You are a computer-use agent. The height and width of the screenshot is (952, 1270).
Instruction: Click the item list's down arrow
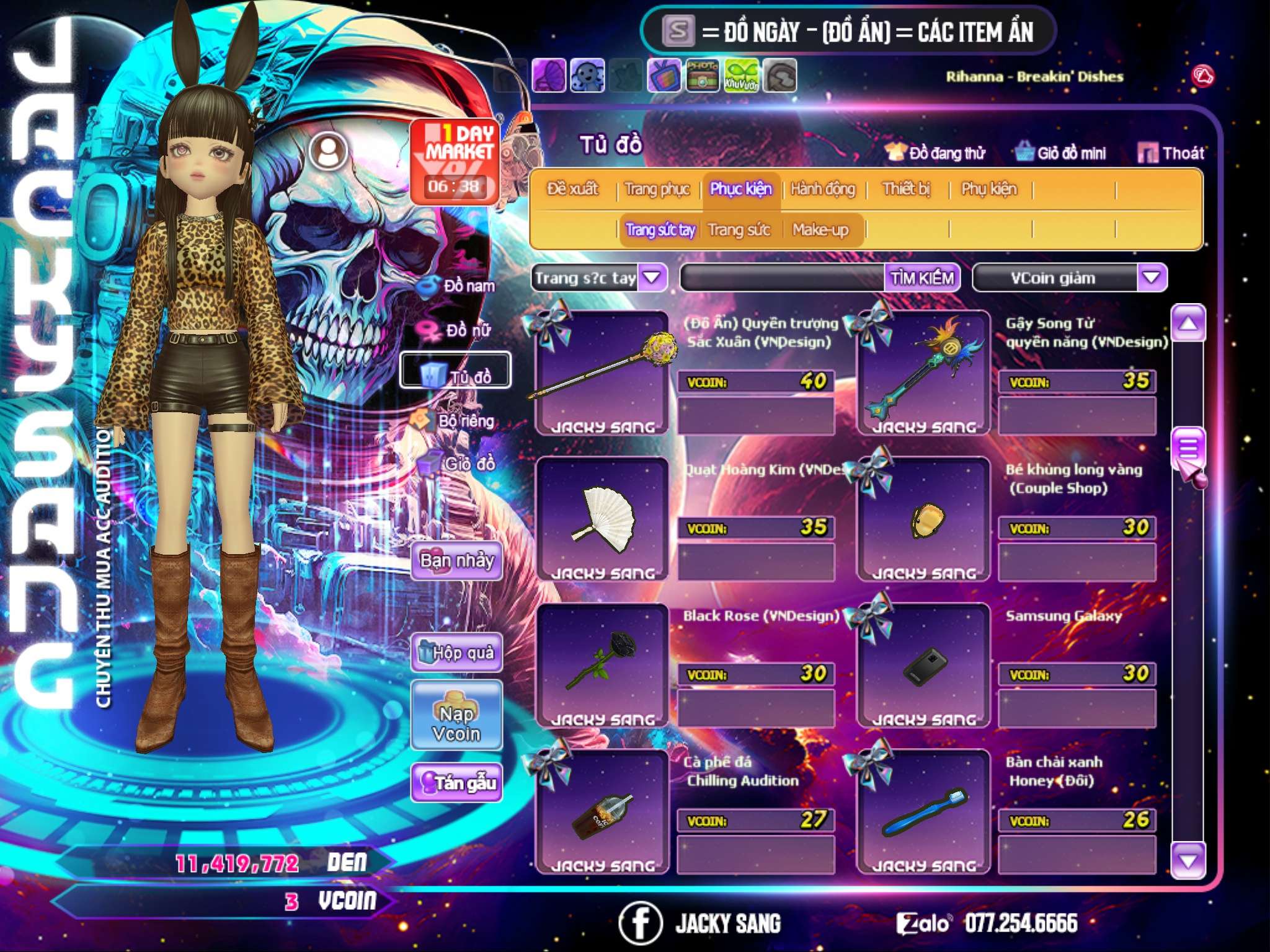click(1188, 860)
